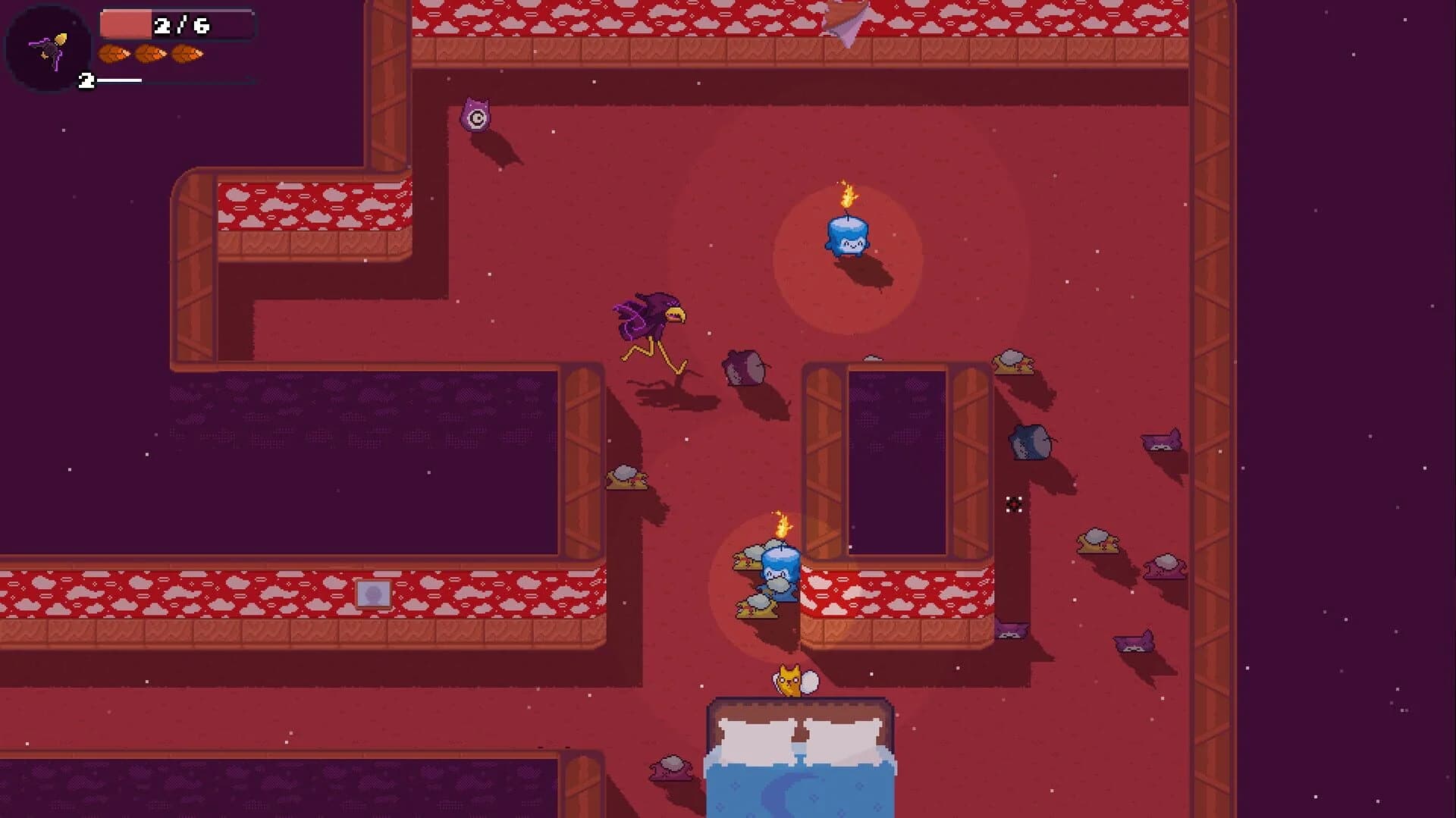1456x818 pixels.
Task: Click the blue sack near the right corridor
Action: tap(1028, 440)
